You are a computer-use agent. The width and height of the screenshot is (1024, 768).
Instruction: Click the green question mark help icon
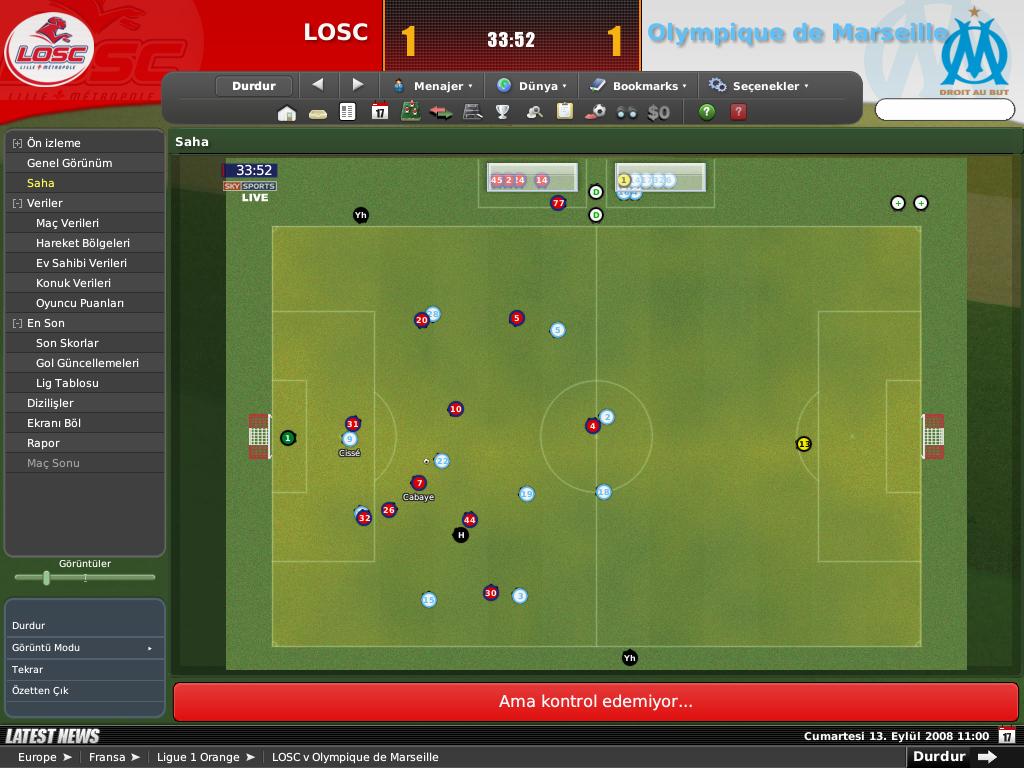(707, 112)
